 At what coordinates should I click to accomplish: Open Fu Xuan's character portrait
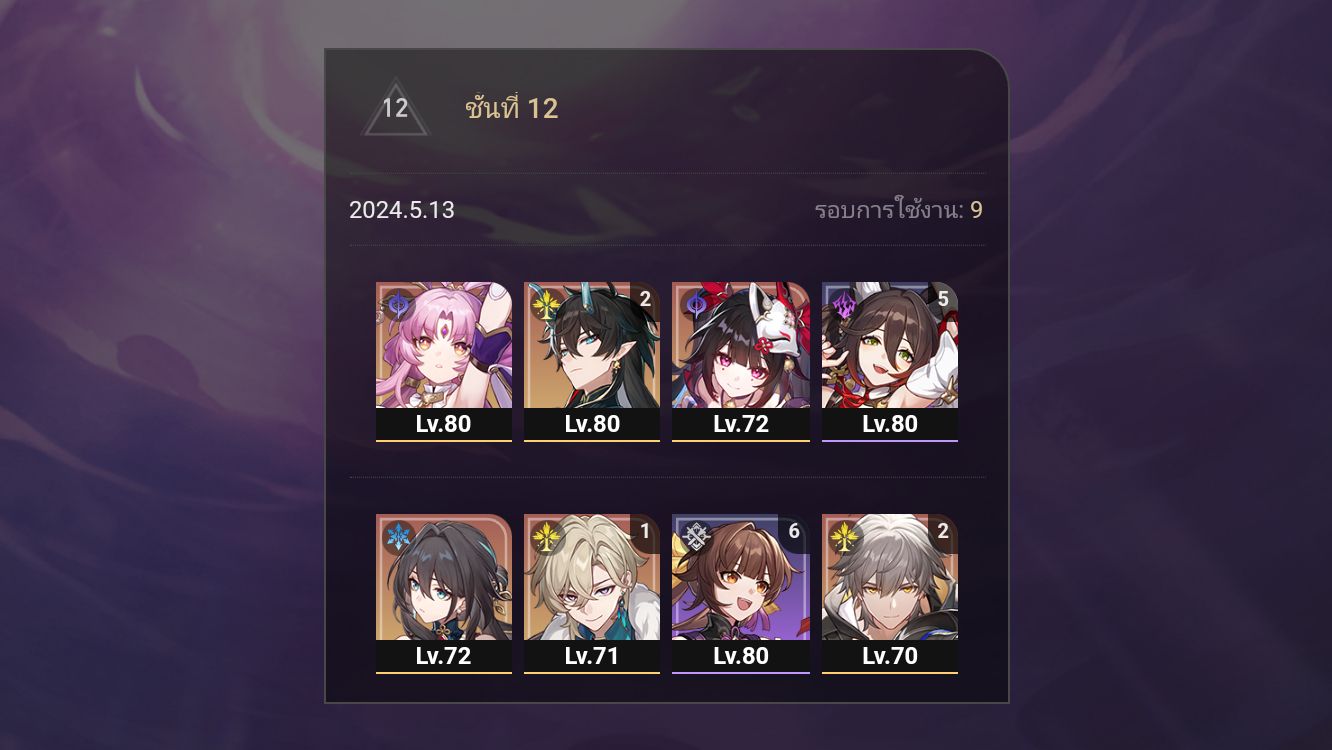coord(444,345)
